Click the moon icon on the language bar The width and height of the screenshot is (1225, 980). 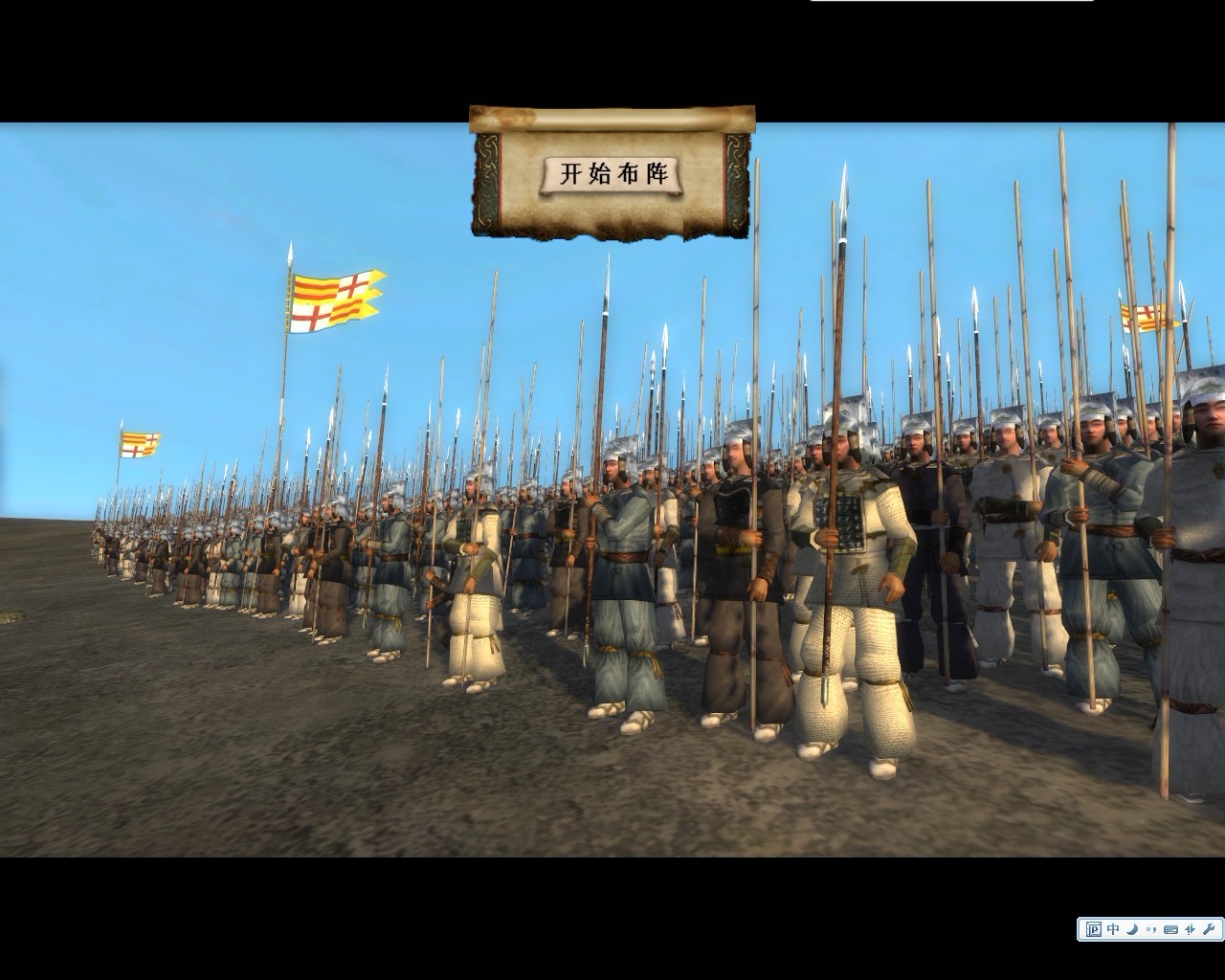[1132, 928]
